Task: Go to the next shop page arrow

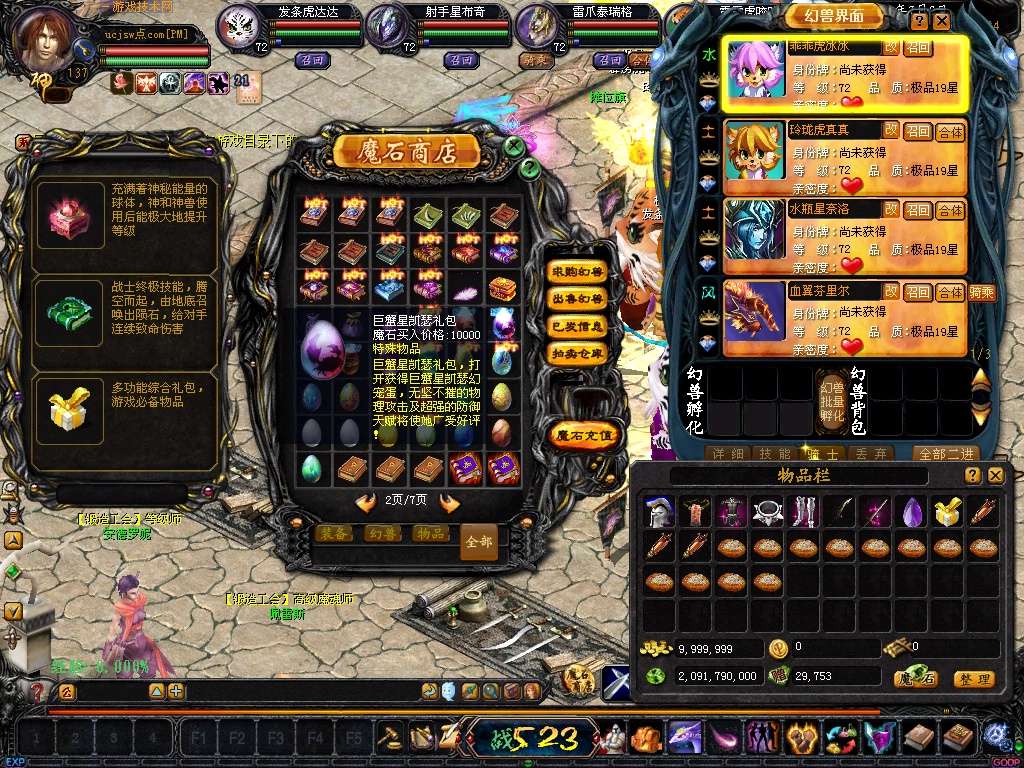Action: (449, 502)
